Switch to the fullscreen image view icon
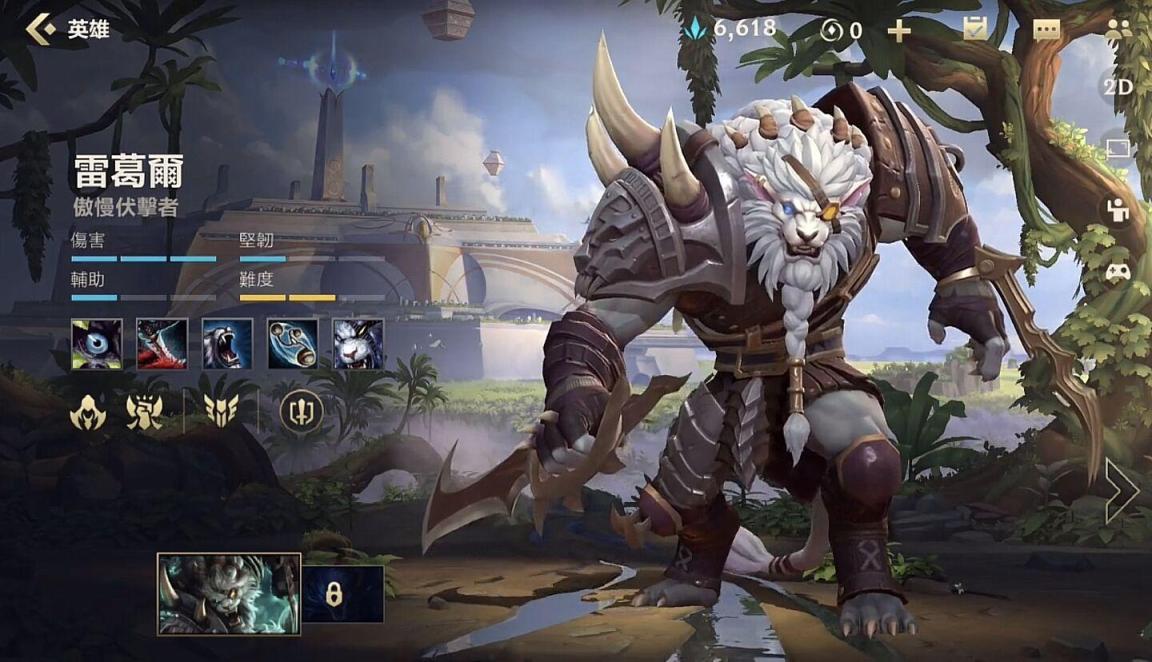 (x=1118, y=149)
